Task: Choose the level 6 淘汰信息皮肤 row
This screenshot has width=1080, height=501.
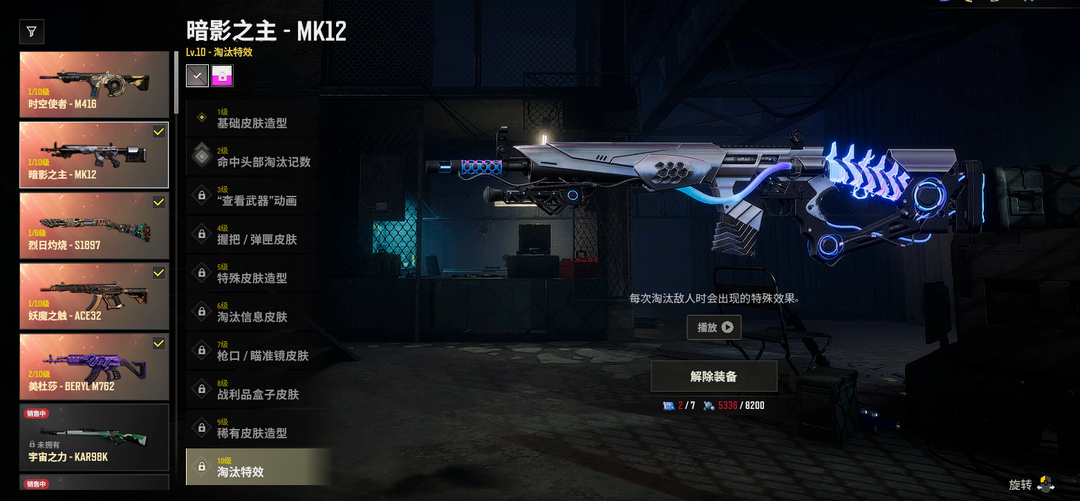Action: 258,313
